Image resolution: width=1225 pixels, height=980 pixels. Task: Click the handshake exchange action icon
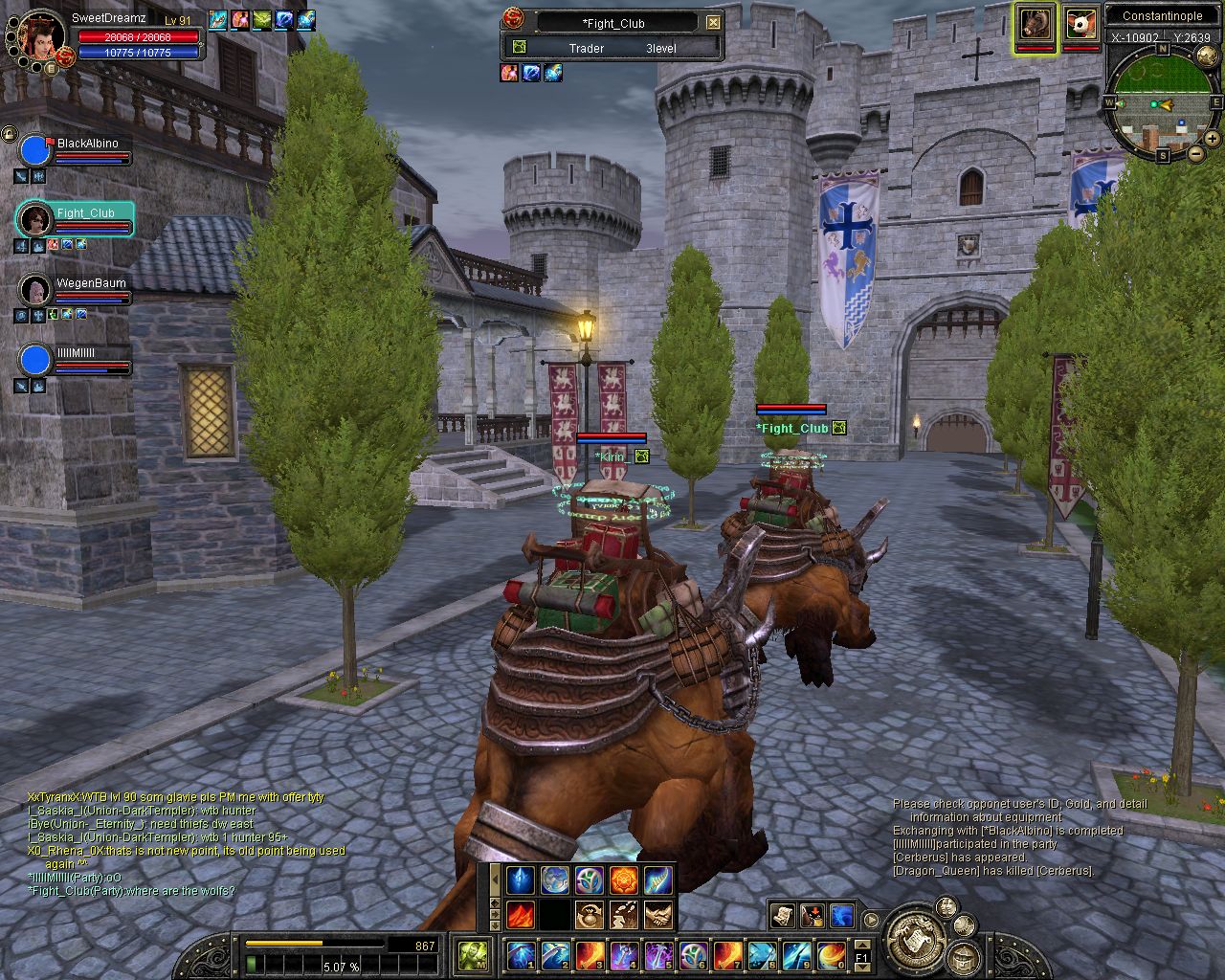[x=658, y=915]
